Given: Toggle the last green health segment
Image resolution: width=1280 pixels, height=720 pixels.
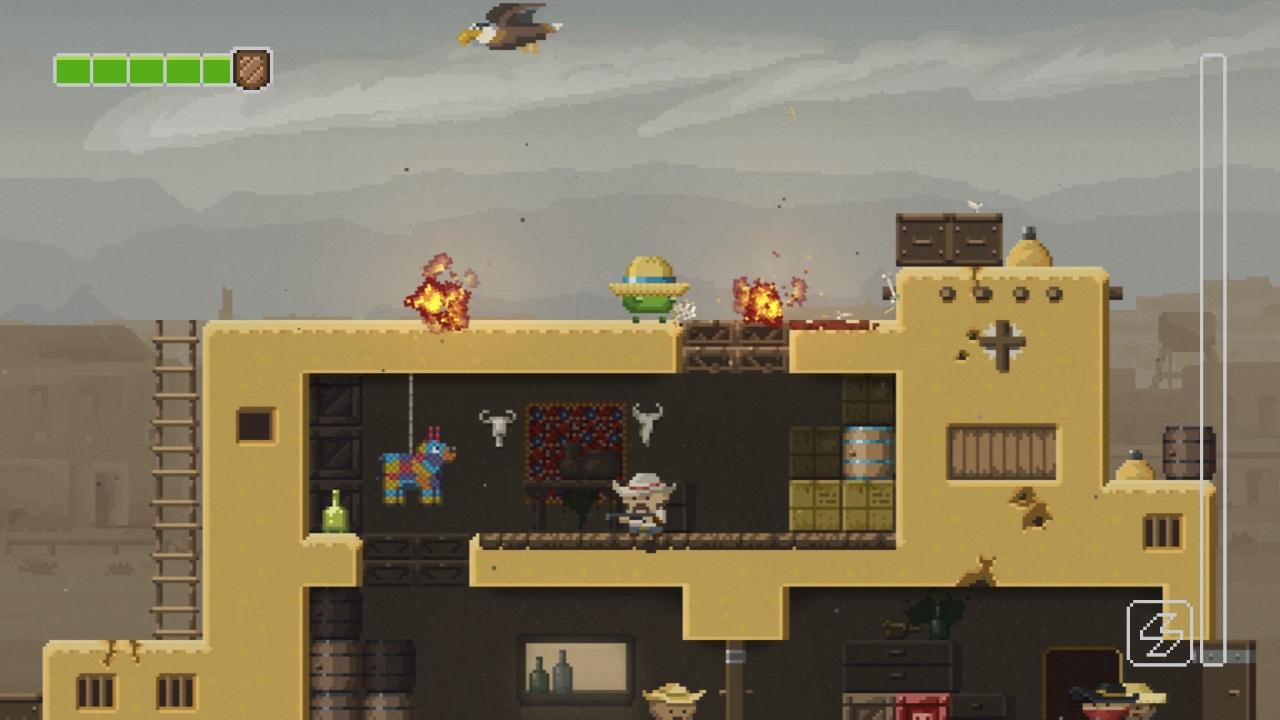Looking at the screenshot, I should [216, 70].
